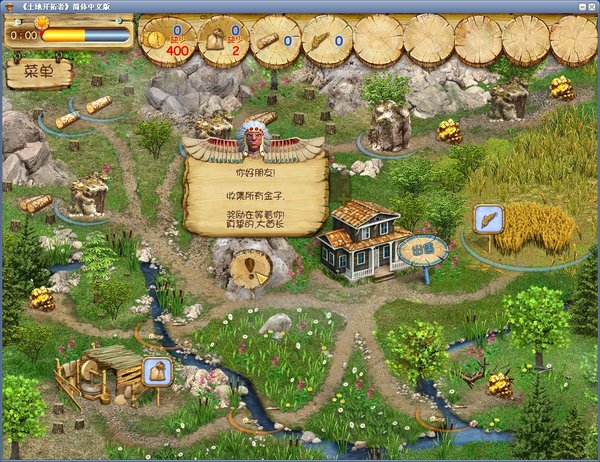Dismiss the chief's parchment message
The image size is (600, 462).
(x=256, y=197)
